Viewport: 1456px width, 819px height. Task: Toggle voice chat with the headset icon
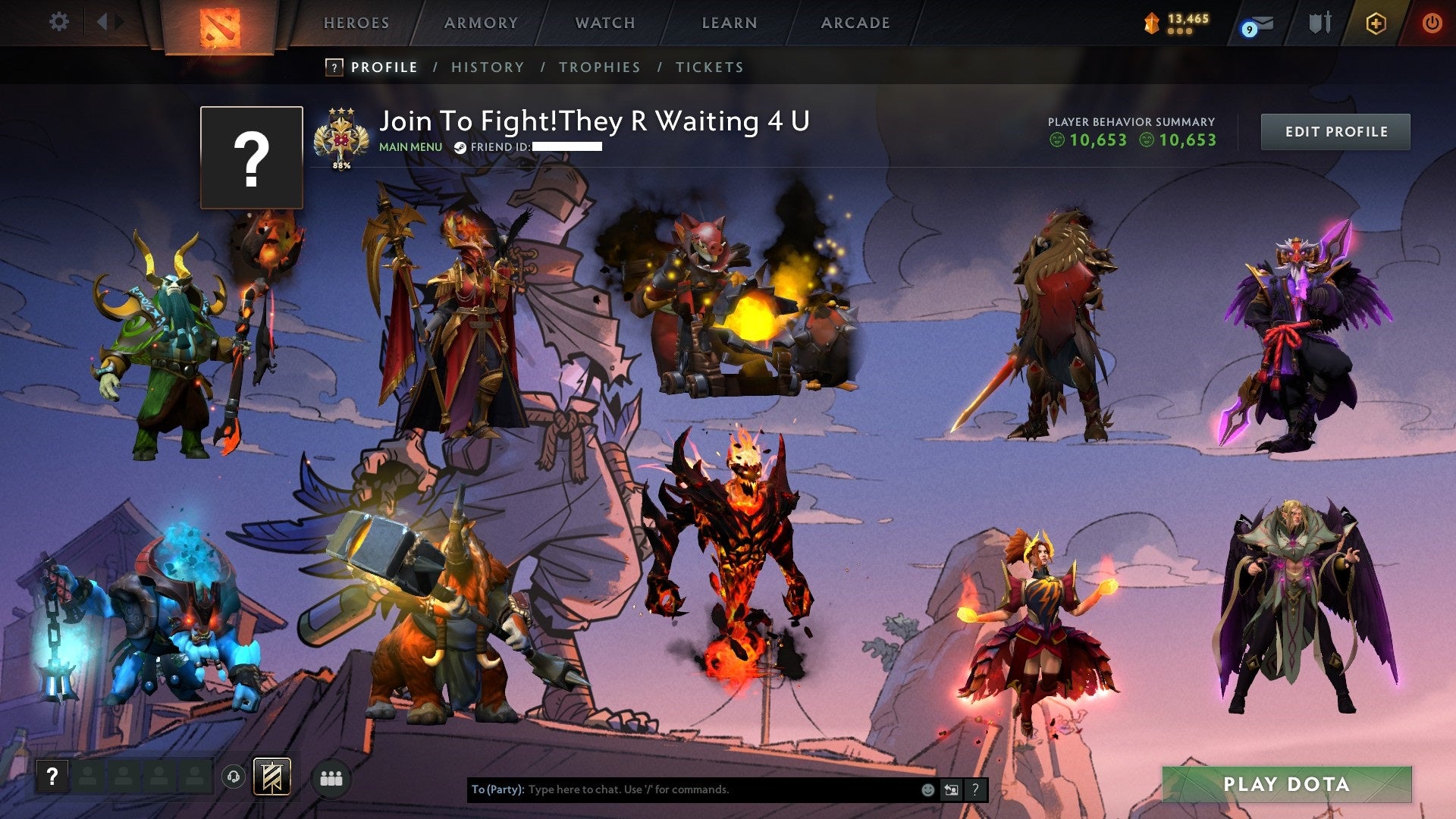point(234,777)
